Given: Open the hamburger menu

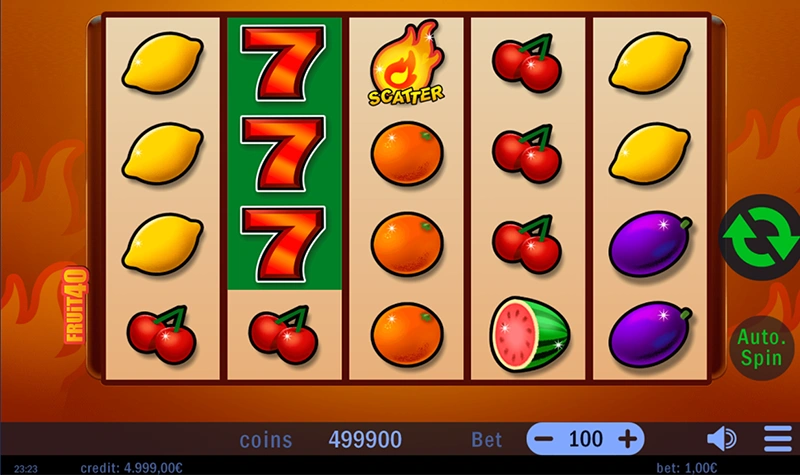Looking at the screenshot, I should [777, 439].
